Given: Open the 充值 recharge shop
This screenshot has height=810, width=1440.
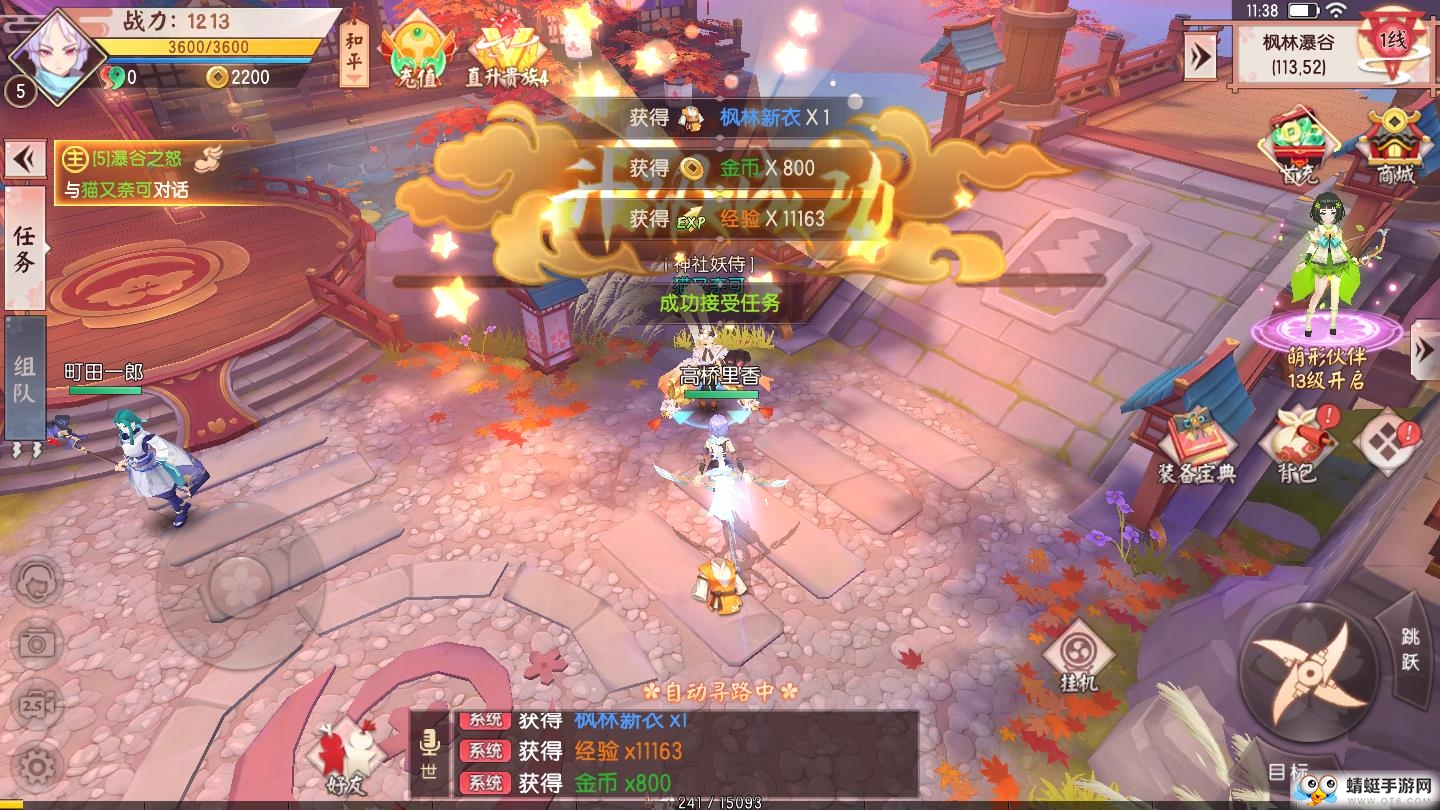Looking at the screenshot, I should click(416, 54).
